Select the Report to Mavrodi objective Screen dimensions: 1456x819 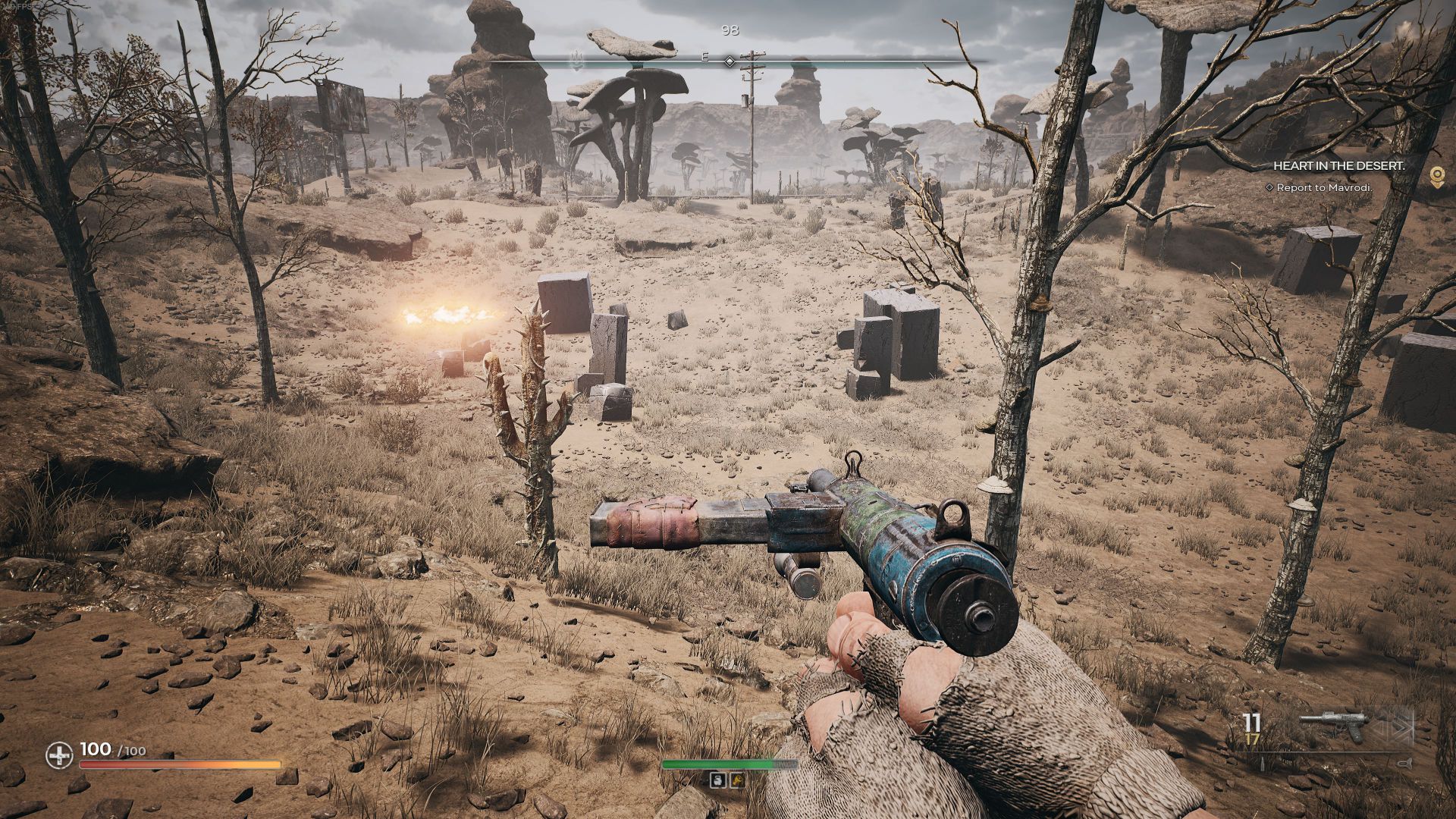click(1324, 187)
